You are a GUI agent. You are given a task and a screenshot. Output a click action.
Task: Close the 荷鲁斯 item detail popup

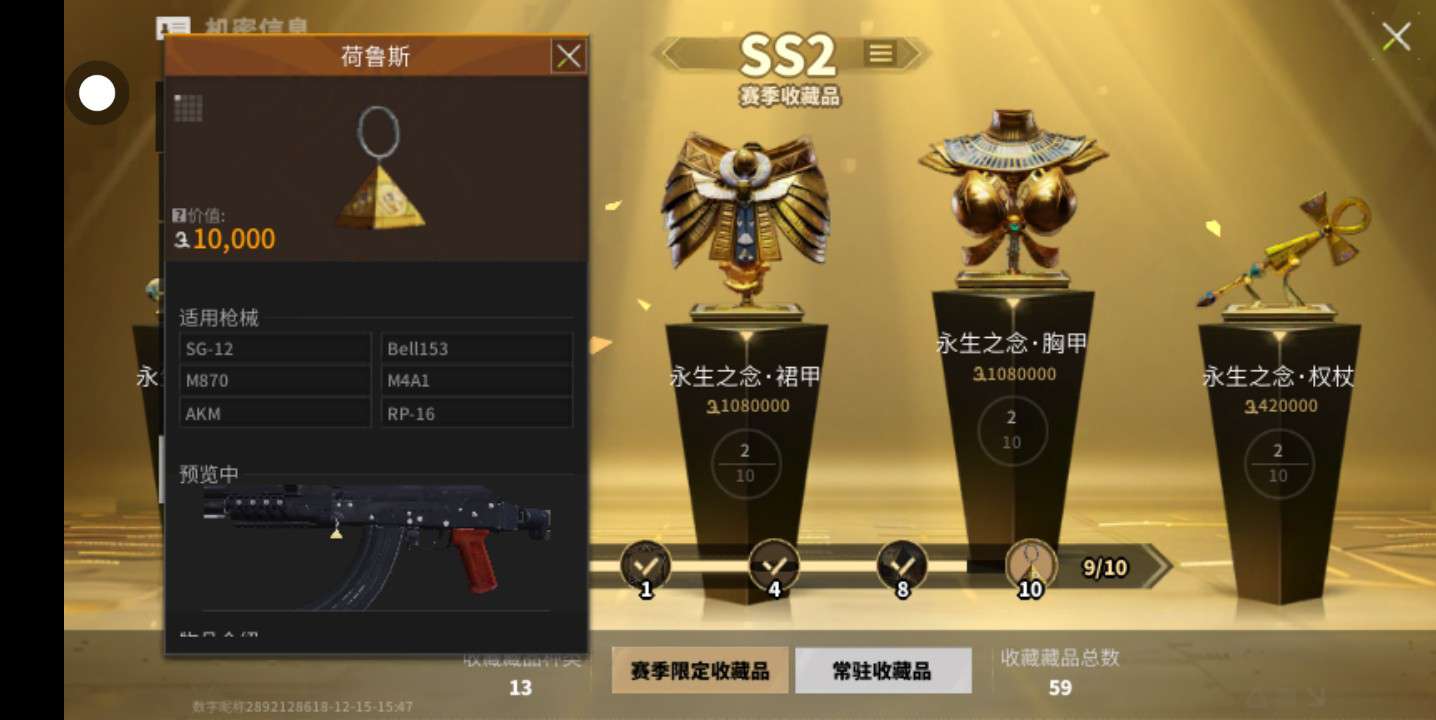pyautogui.click(x=569, y=57)
